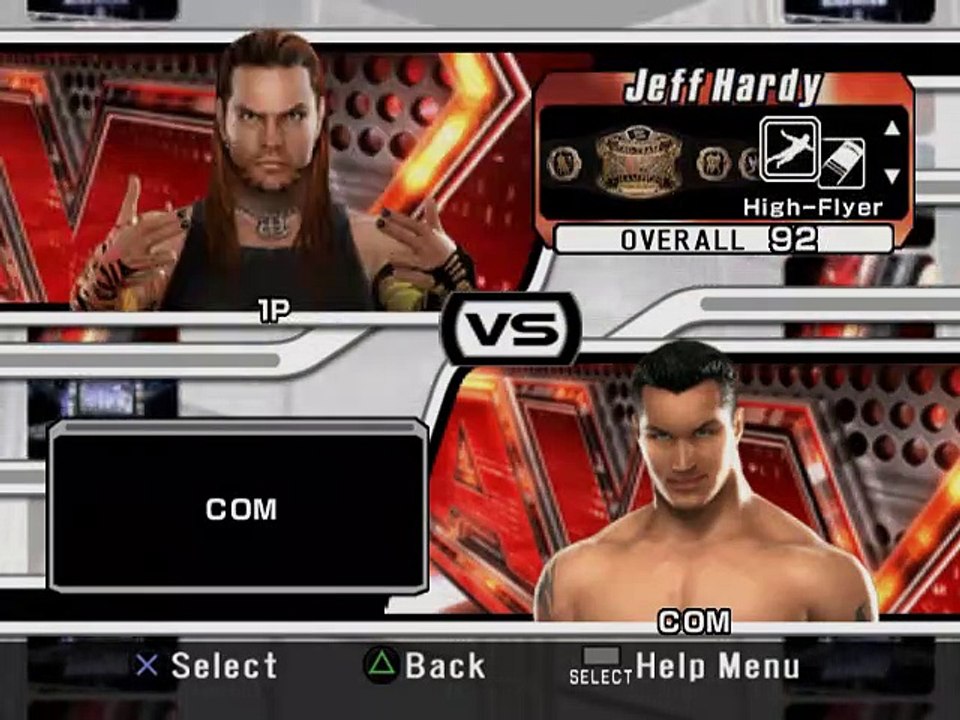Click the up arrow in Jeff Hardy's panel

click(x=891, y=129)
